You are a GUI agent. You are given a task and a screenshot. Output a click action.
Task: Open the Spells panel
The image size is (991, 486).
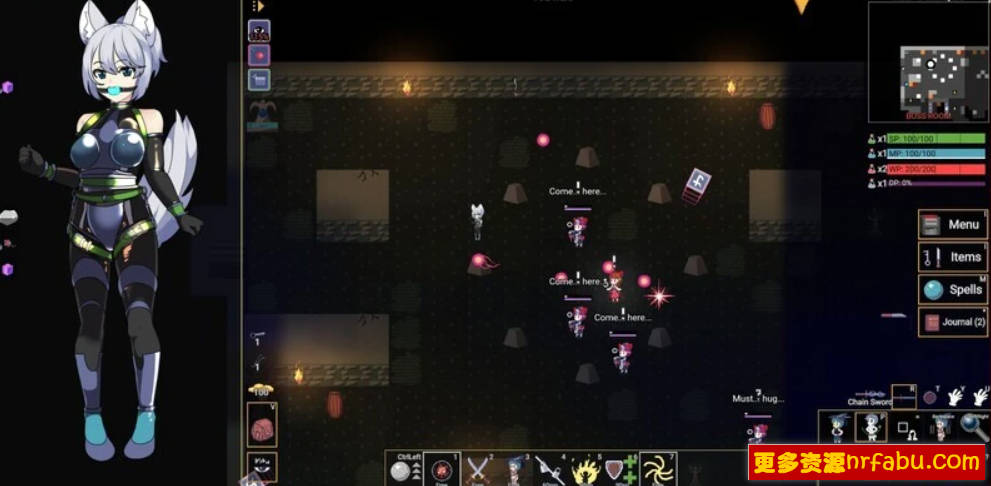click(x=953, y=290)
